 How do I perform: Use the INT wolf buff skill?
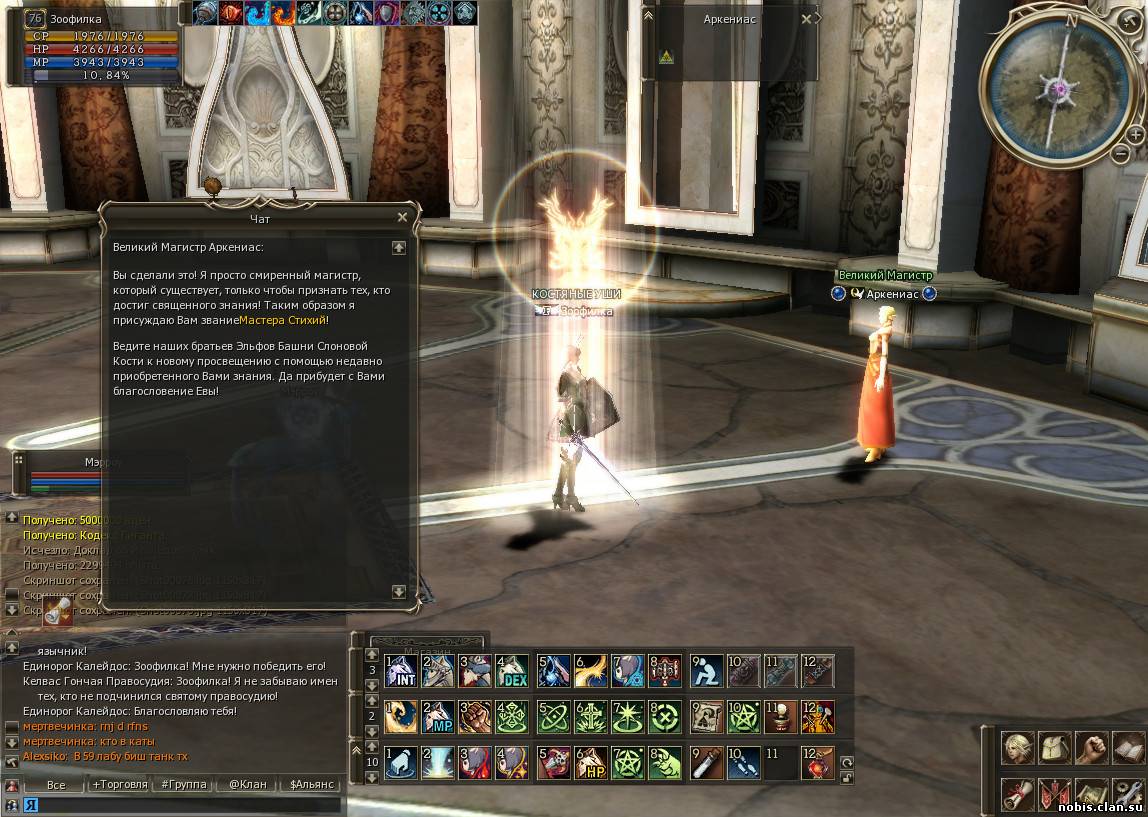[401, 671]
